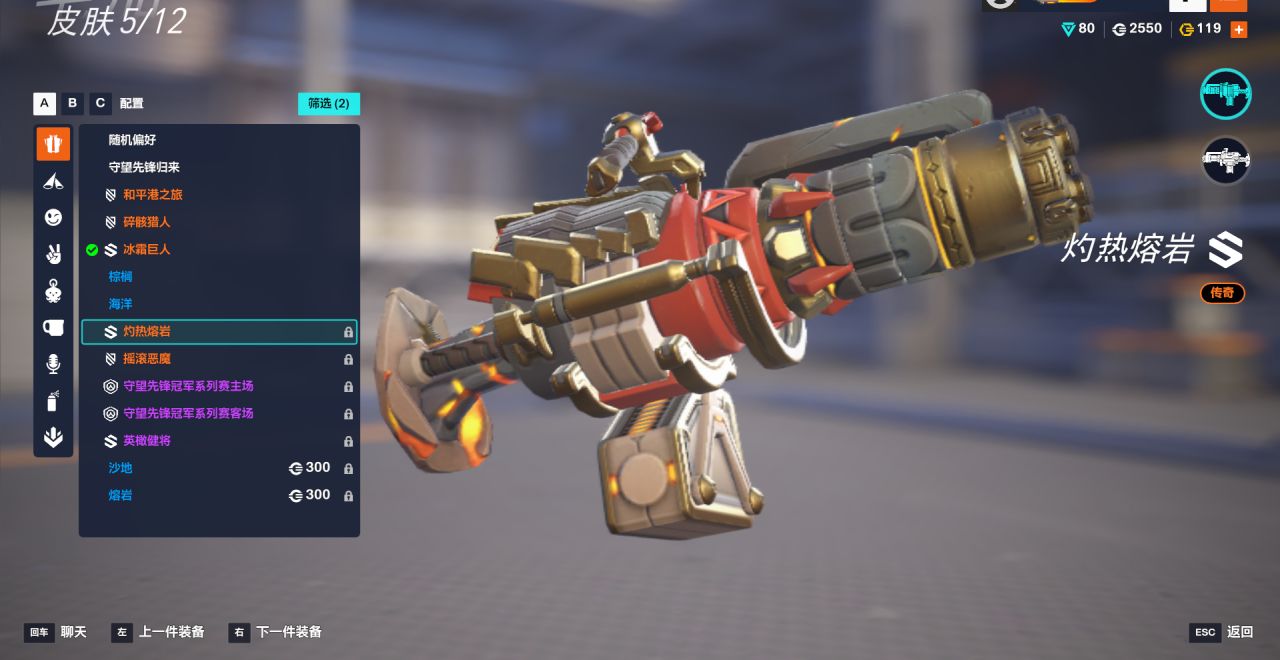Choose the 沙地 skin costing 300
1280x660 pixels.
[x=120, y=468]
